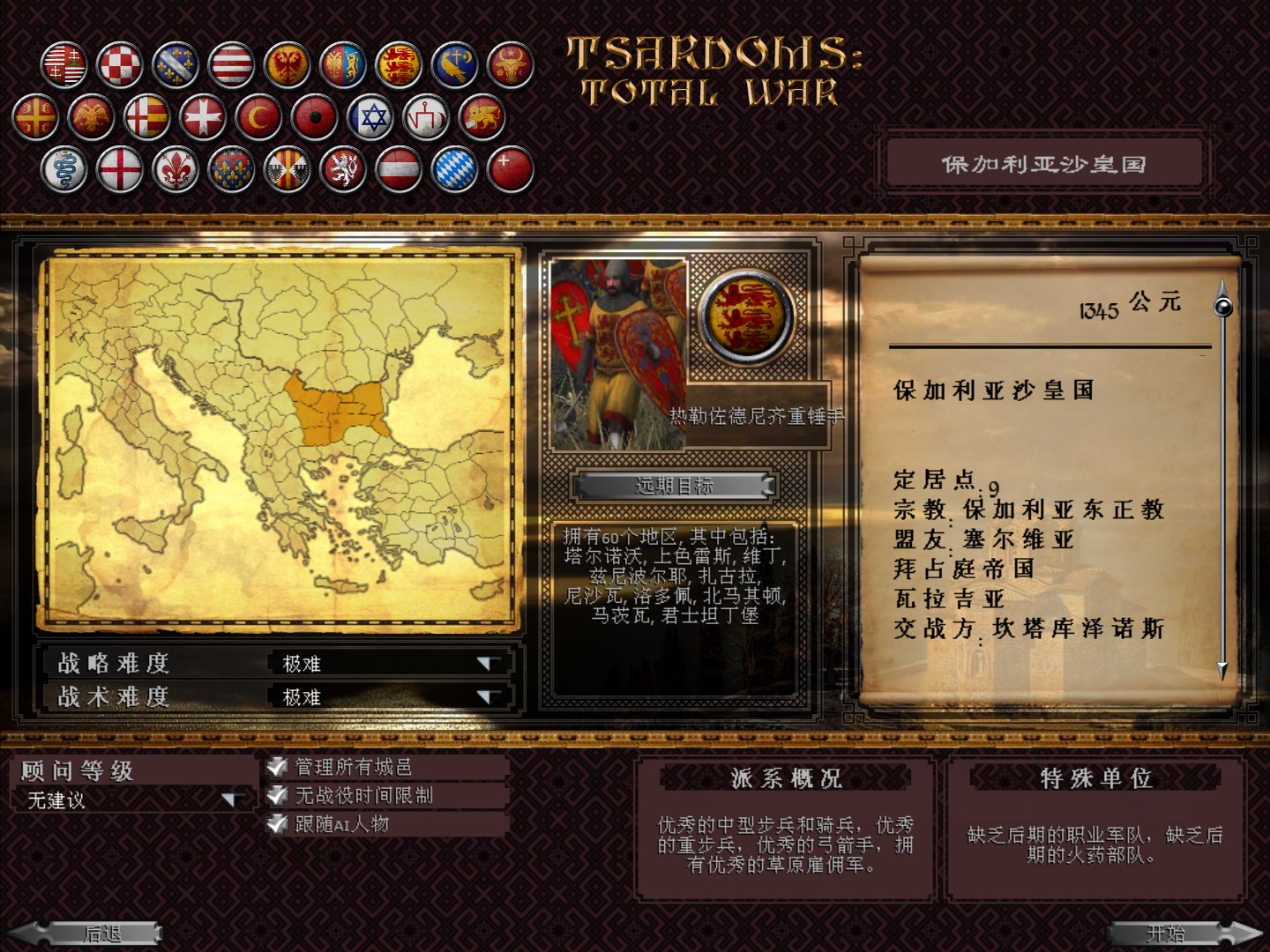Pick the Florence fleur-de-lis faction shield
1270x952 pixels.
pyautogui.click(x=174, y=169)
